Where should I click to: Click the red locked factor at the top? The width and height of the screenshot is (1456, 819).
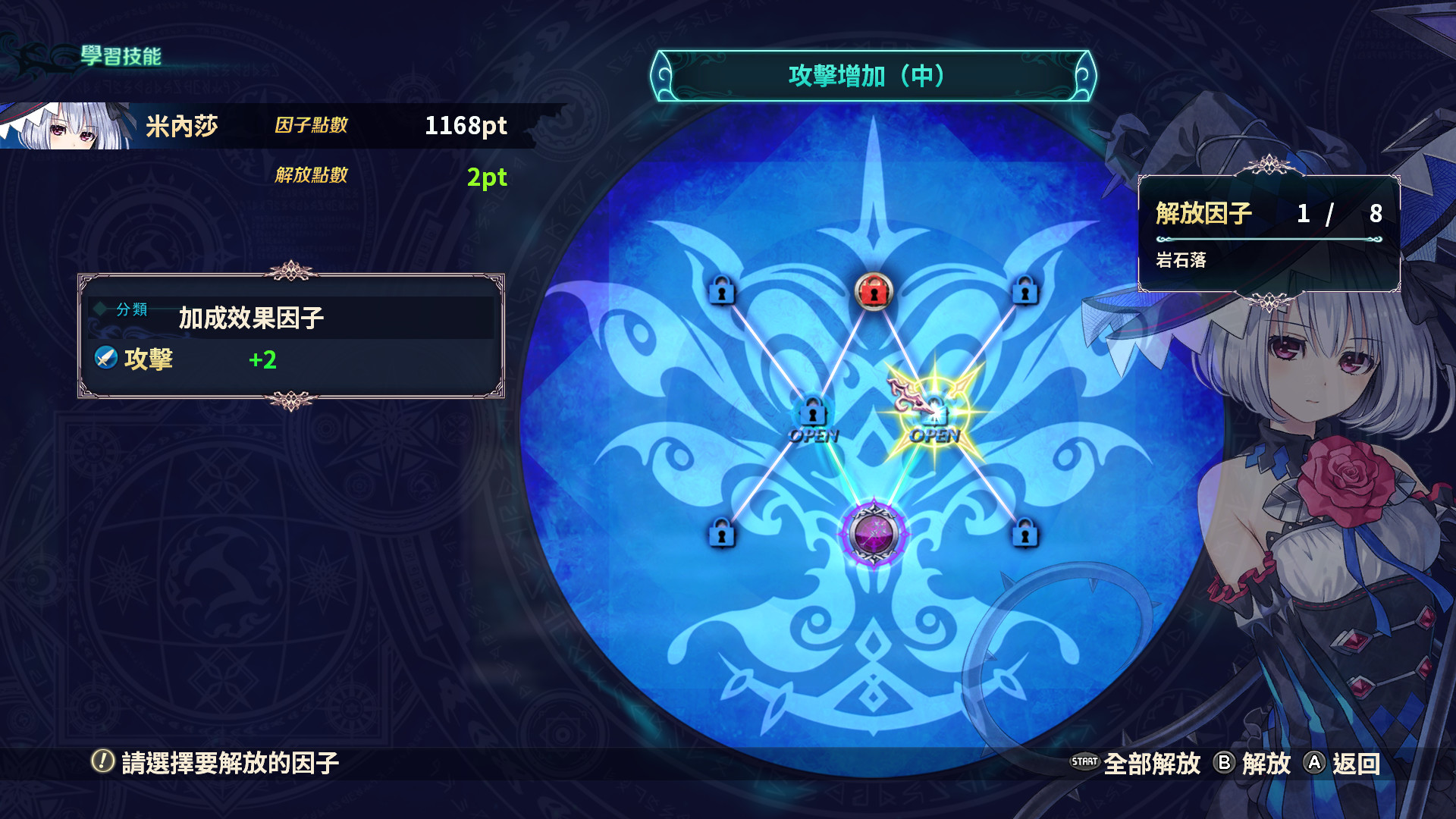[874, 293]
